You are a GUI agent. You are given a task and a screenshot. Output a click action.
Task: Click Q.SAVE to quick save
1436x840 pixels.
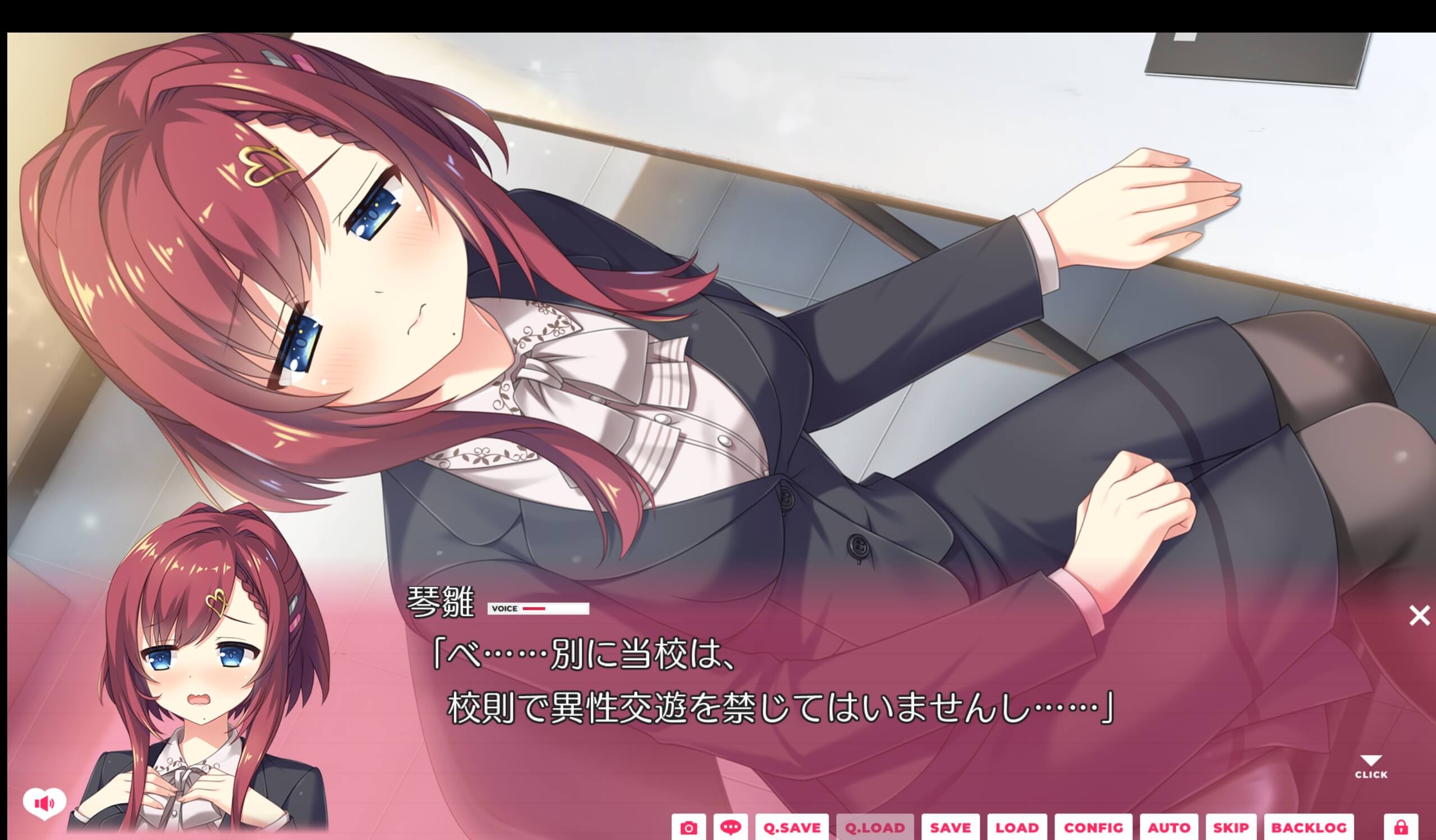point(792,828)
